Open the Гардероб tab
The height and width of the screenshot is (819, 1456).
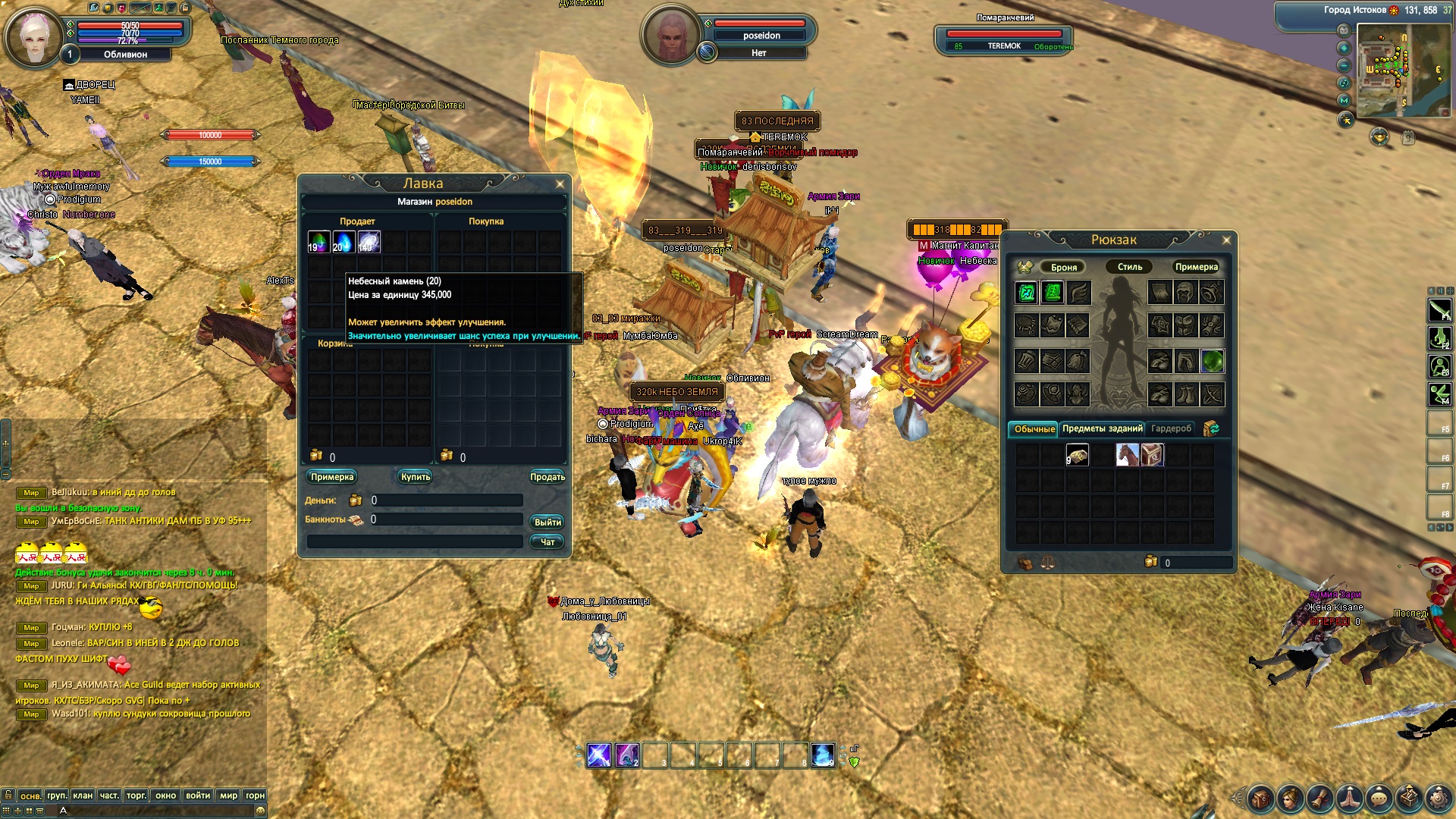pyautogui.click(x=1171, y=429)
